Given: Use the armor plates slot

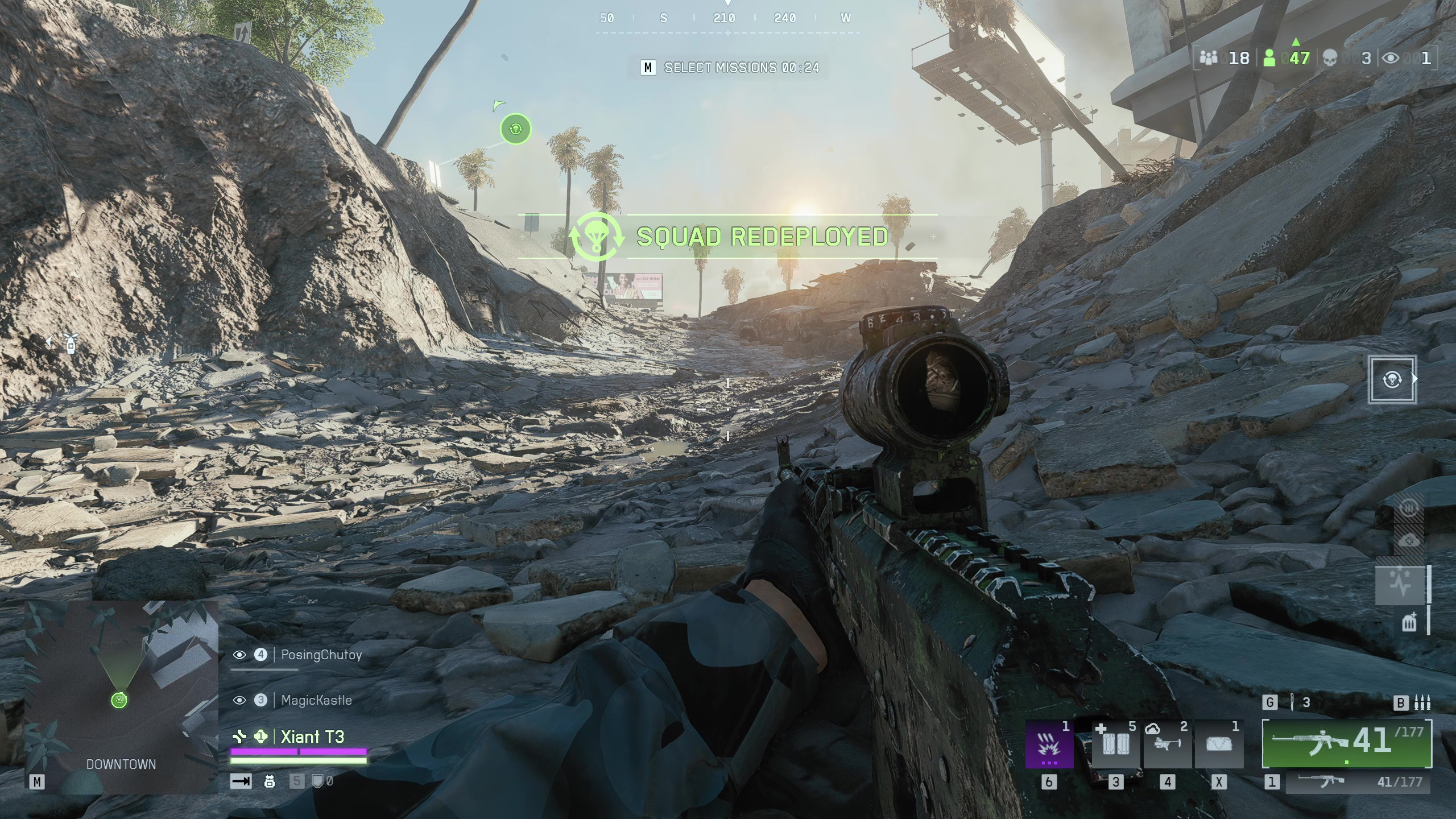Looking at the screenshot, I should pyautogui.click(x=1115, y=744).
